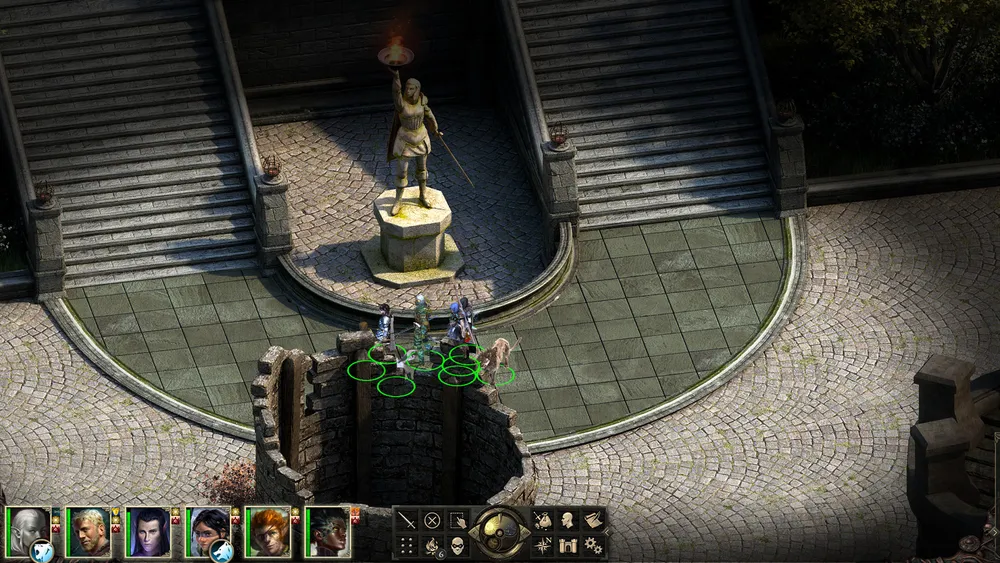The height and width of the screenshot is (563, 1000).
Task: Select the dark-skinned character portrait
Action: coord(327,531)
